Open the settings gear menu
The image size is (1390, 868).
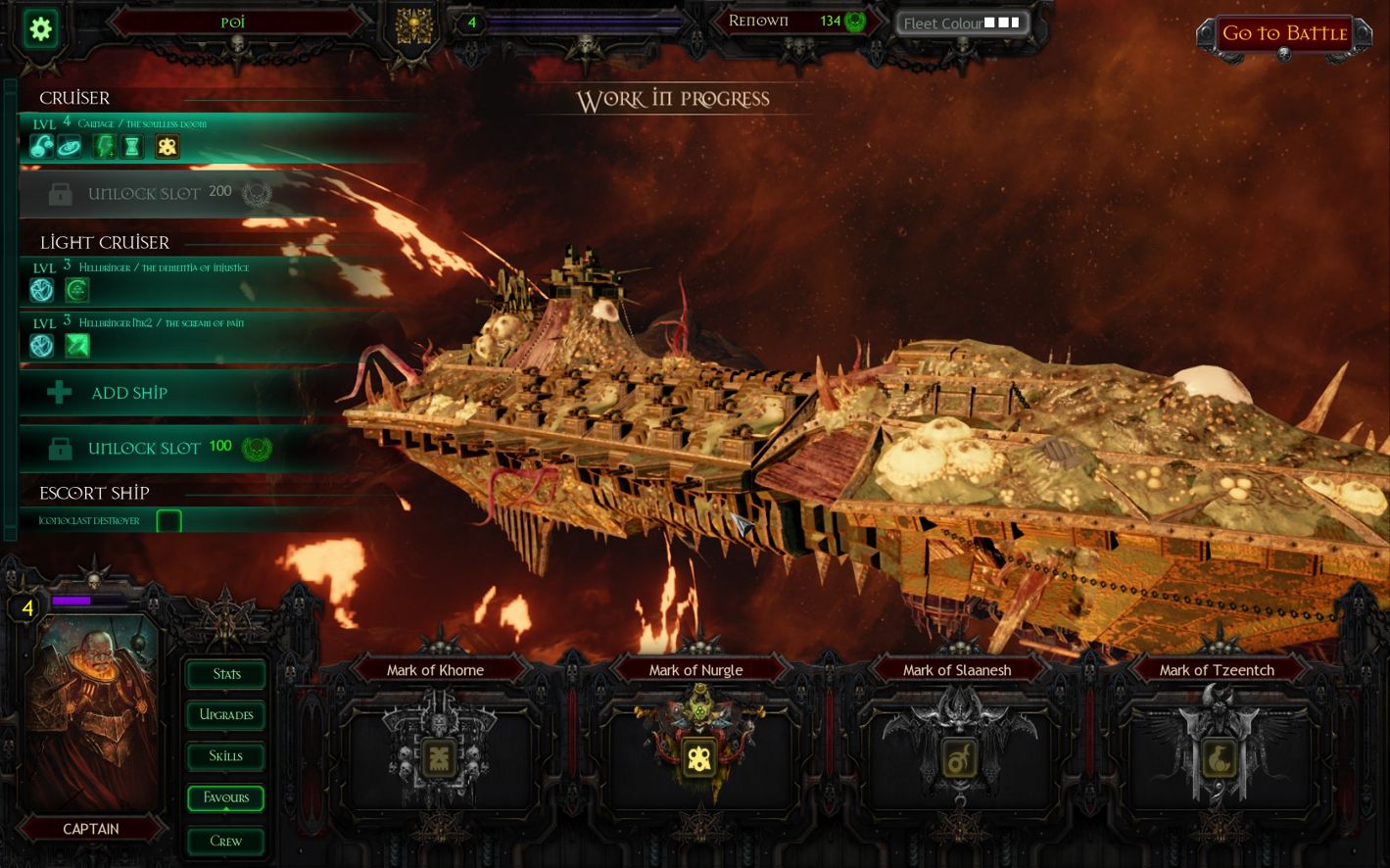pos(40,28)
